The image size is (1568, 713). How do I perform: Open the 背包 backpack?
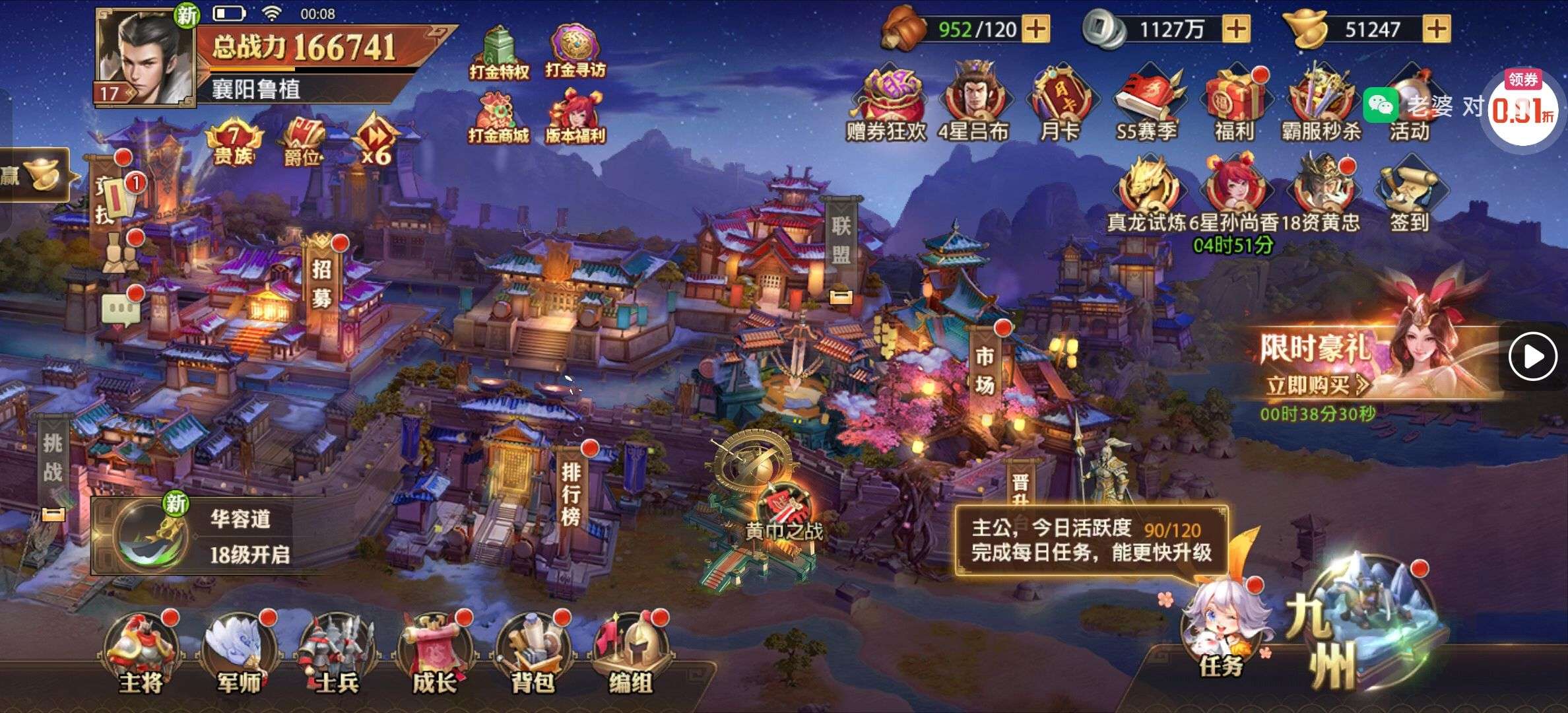[x=532, y=654]
